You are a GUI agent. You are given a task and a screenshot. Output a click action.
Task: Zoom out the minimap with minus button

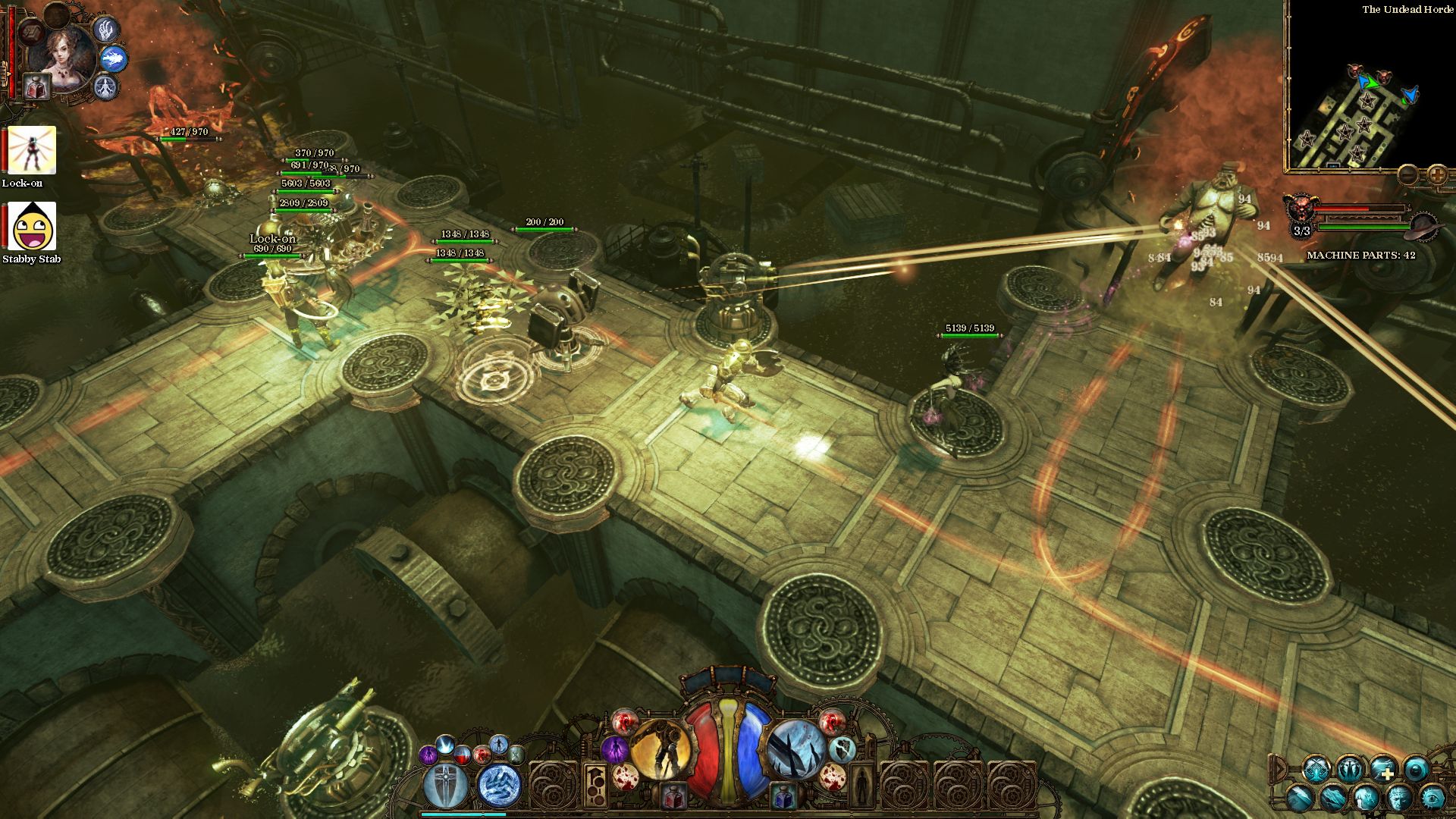click(x=1409, y=174)
